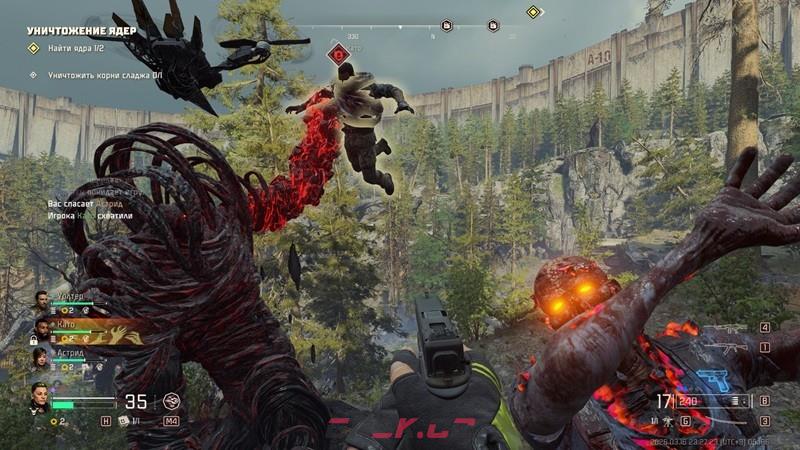Activate the round ability icon beside 35
This screenshot has width=800, height=450.
[x=172, y=402]
